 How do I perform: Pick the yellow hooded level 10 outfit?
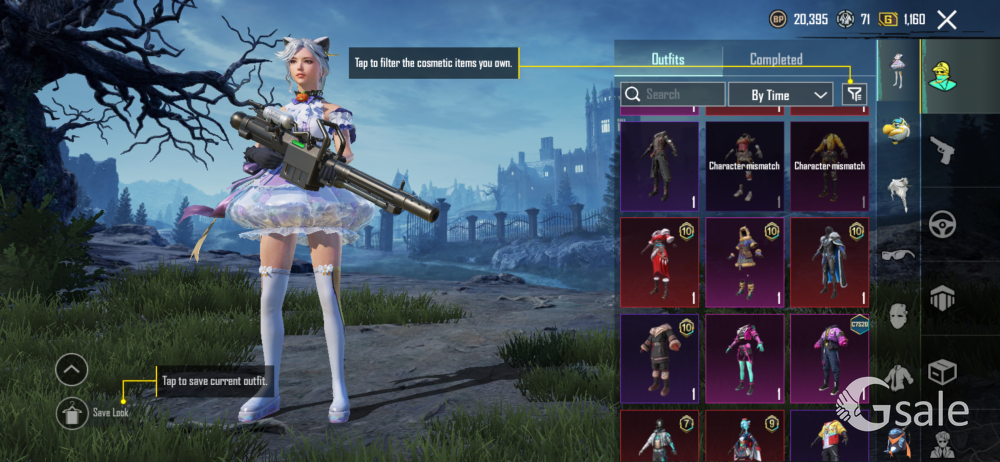[744, 262]
